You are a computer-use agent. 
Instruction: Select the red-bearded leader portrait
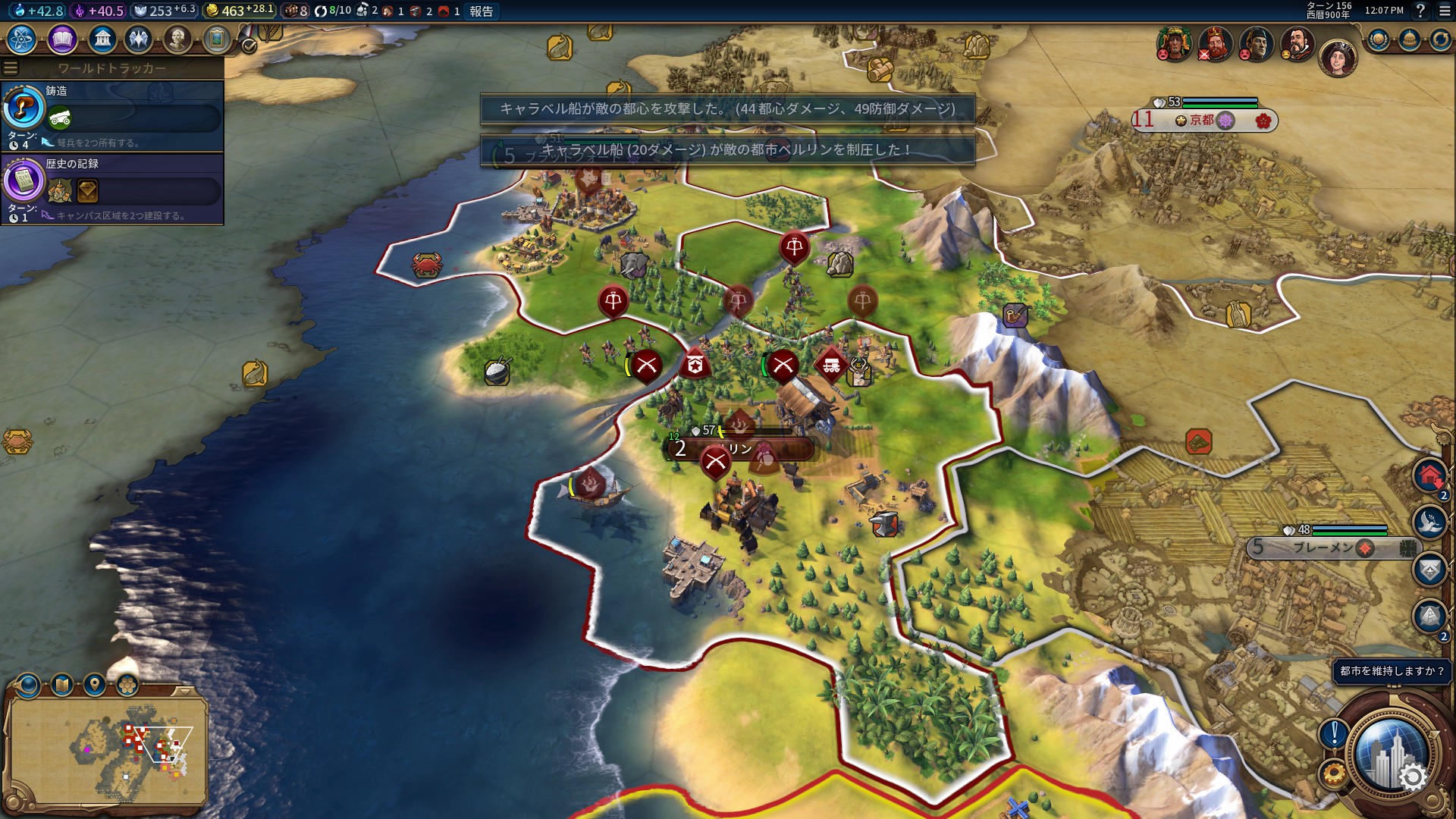click(x=1215, y=44)
